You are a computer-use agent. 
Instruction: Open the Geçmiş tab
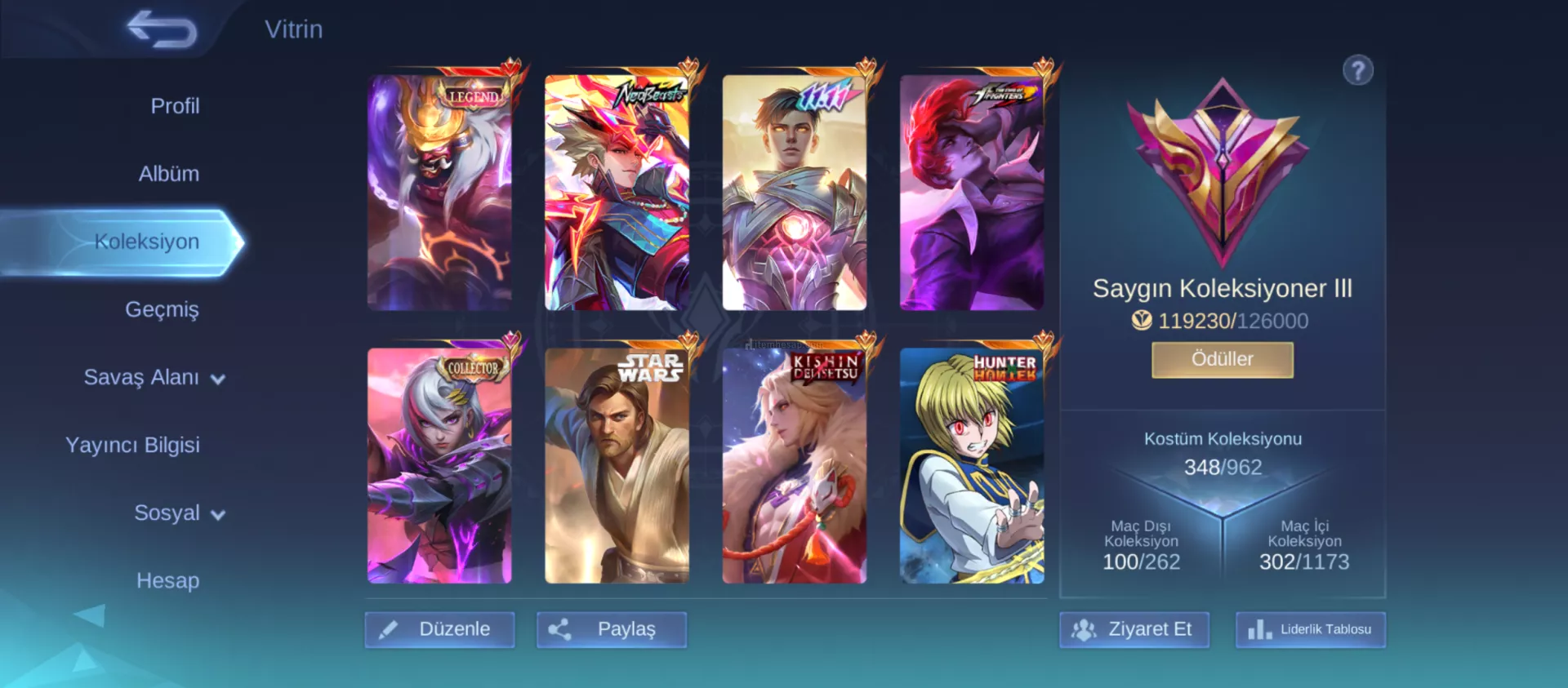pyautogui.click(x=162, y=309)
